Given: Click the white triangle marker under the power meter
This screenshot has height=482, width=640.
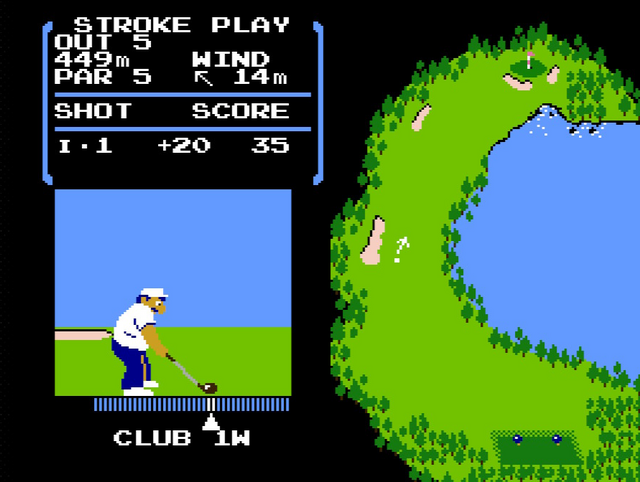Looking at the screenshot, I should point(211,421).
